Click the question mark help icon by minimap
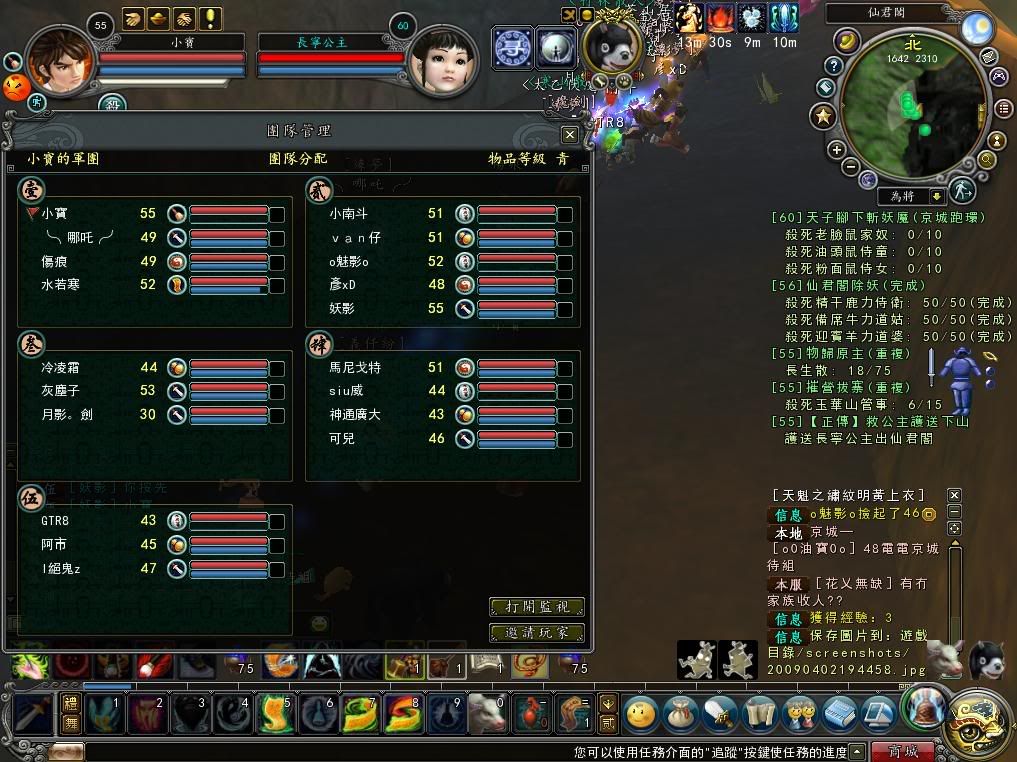1017x762 pixels. (x=832, y=66)
